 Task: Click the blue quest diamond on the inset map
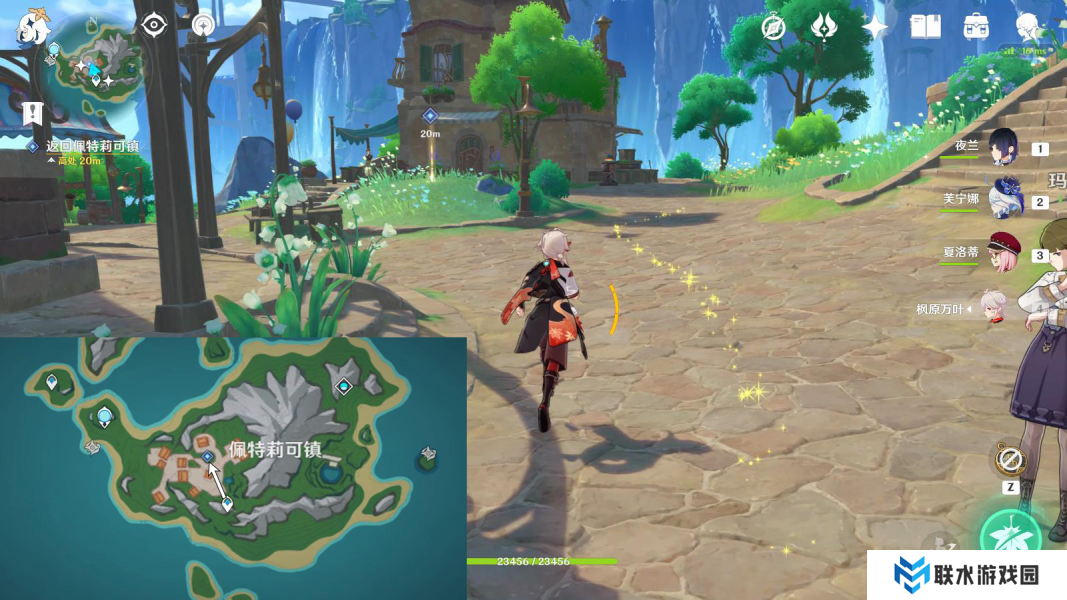[207, 456]
